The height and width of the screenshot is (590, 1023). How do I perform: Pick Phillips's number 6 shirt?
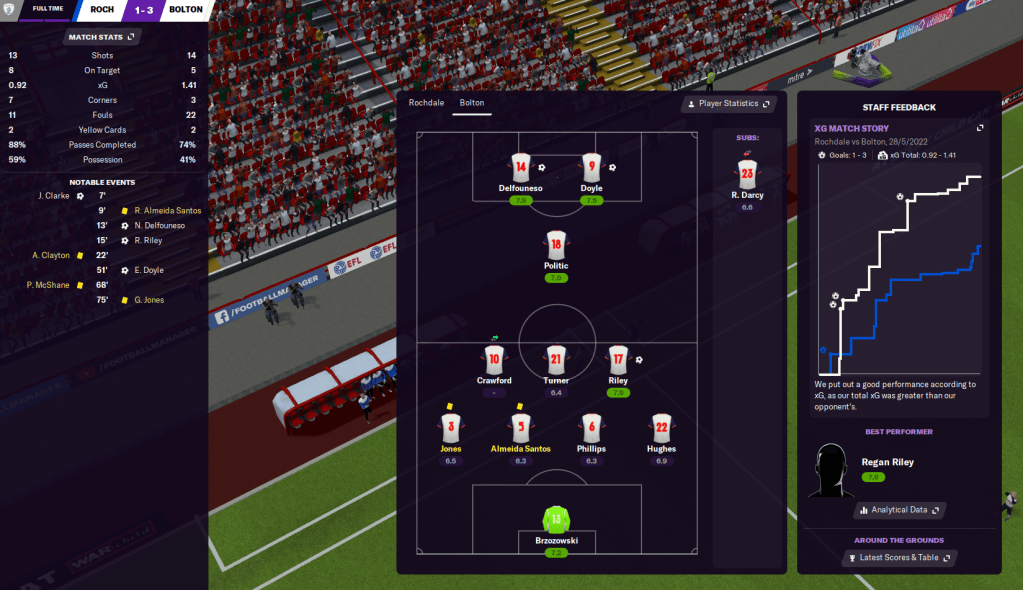[x=591, y=428]
